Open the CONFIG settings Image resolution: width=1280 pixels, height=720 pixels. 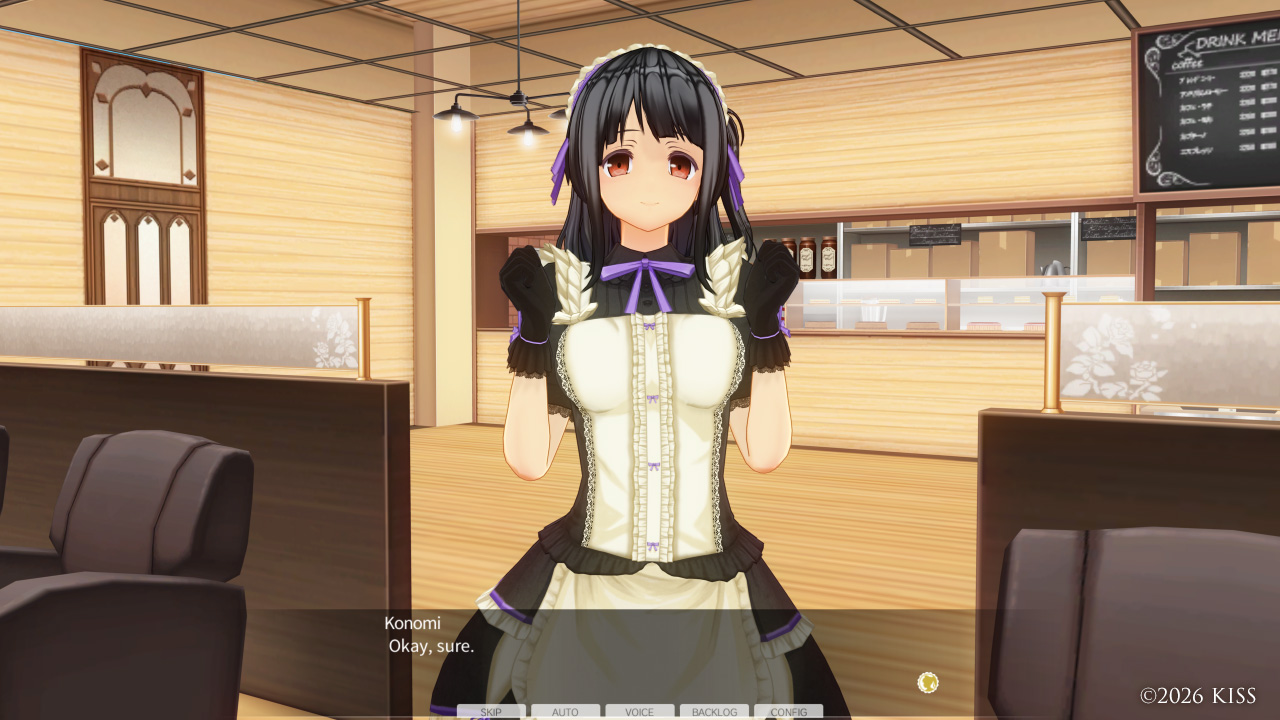coord(789,712)
